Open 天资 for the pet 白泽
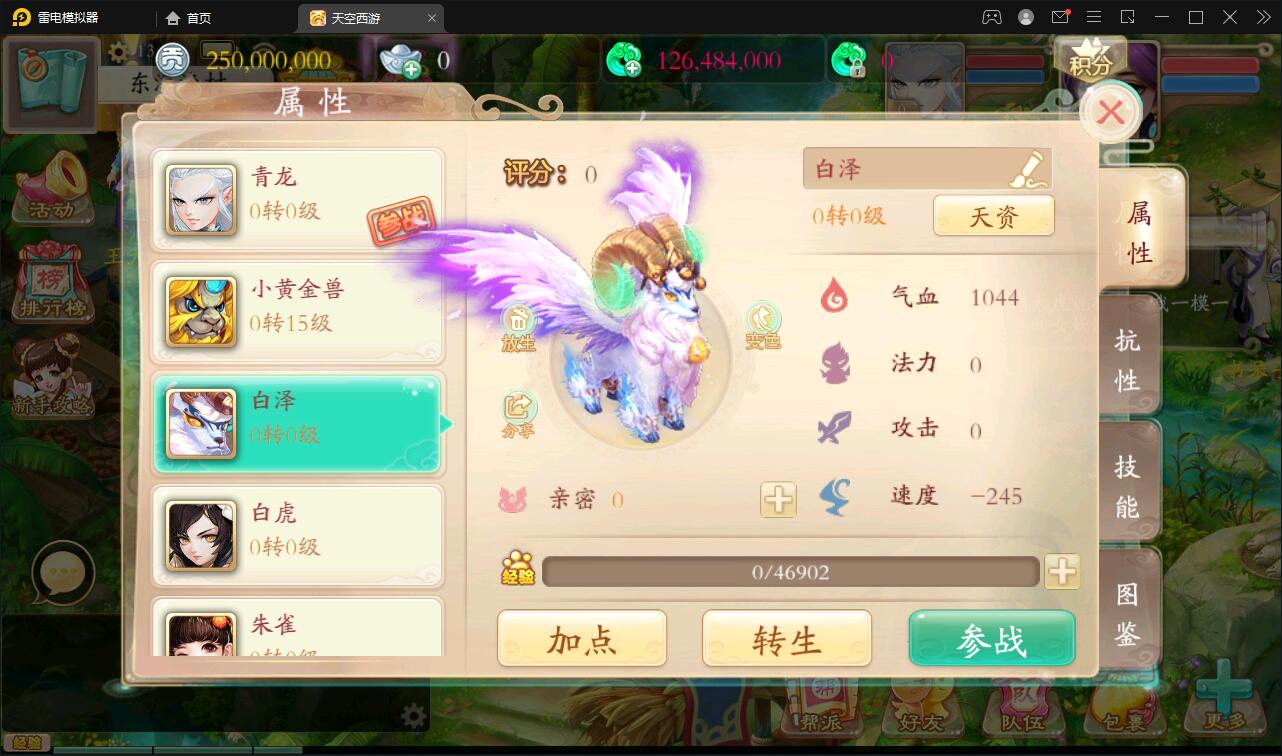The height and width of the screenshot is (756, 1282). click(x=994, y=215)
